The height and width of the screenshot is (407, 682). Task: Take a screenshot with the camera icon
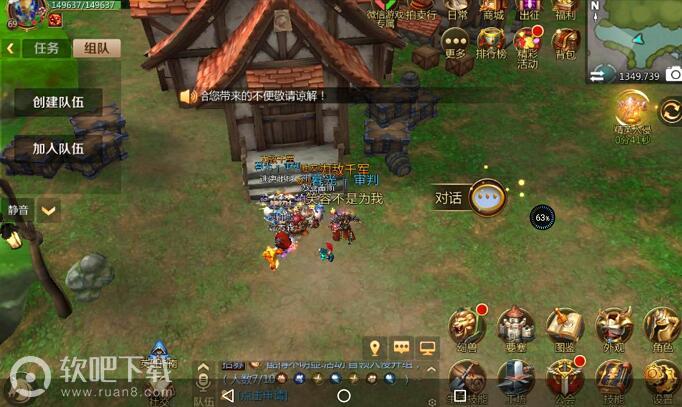pyautogui.click(x=673, y=75)
